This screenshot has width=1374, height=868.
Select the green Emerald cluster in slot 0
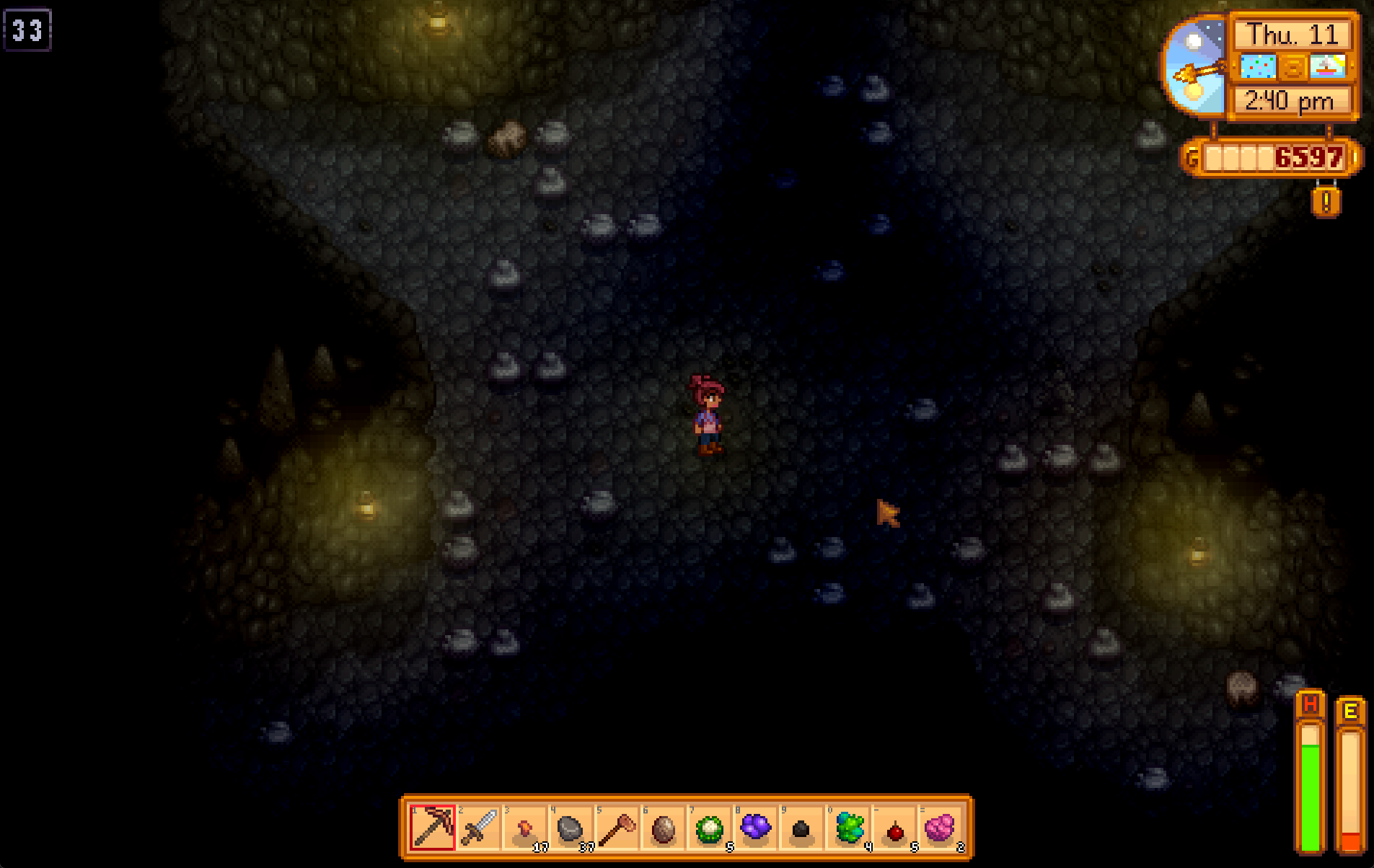(848, 829)
